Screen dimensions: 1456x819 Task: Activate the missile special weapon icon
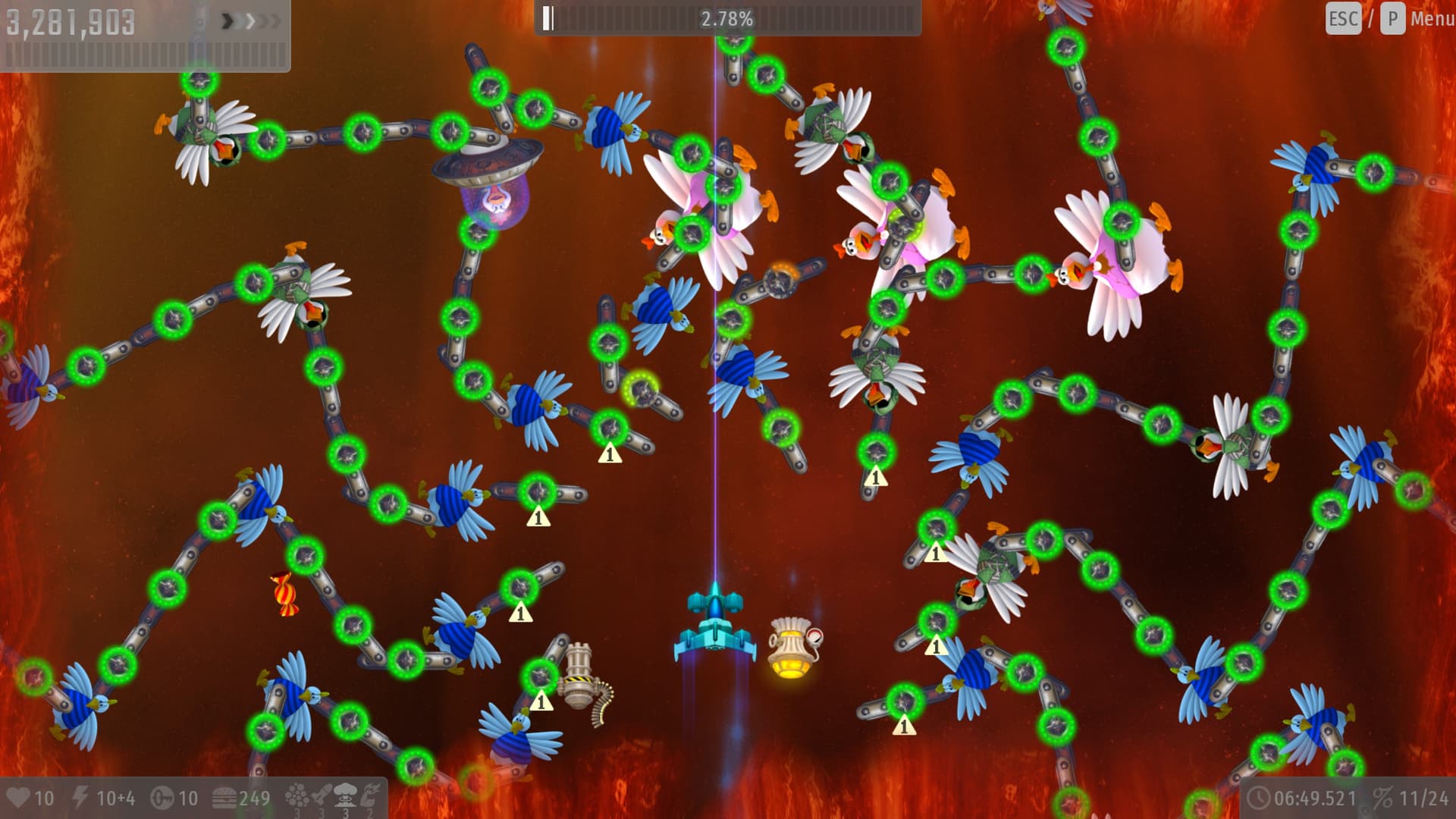(x=321, y=795)
